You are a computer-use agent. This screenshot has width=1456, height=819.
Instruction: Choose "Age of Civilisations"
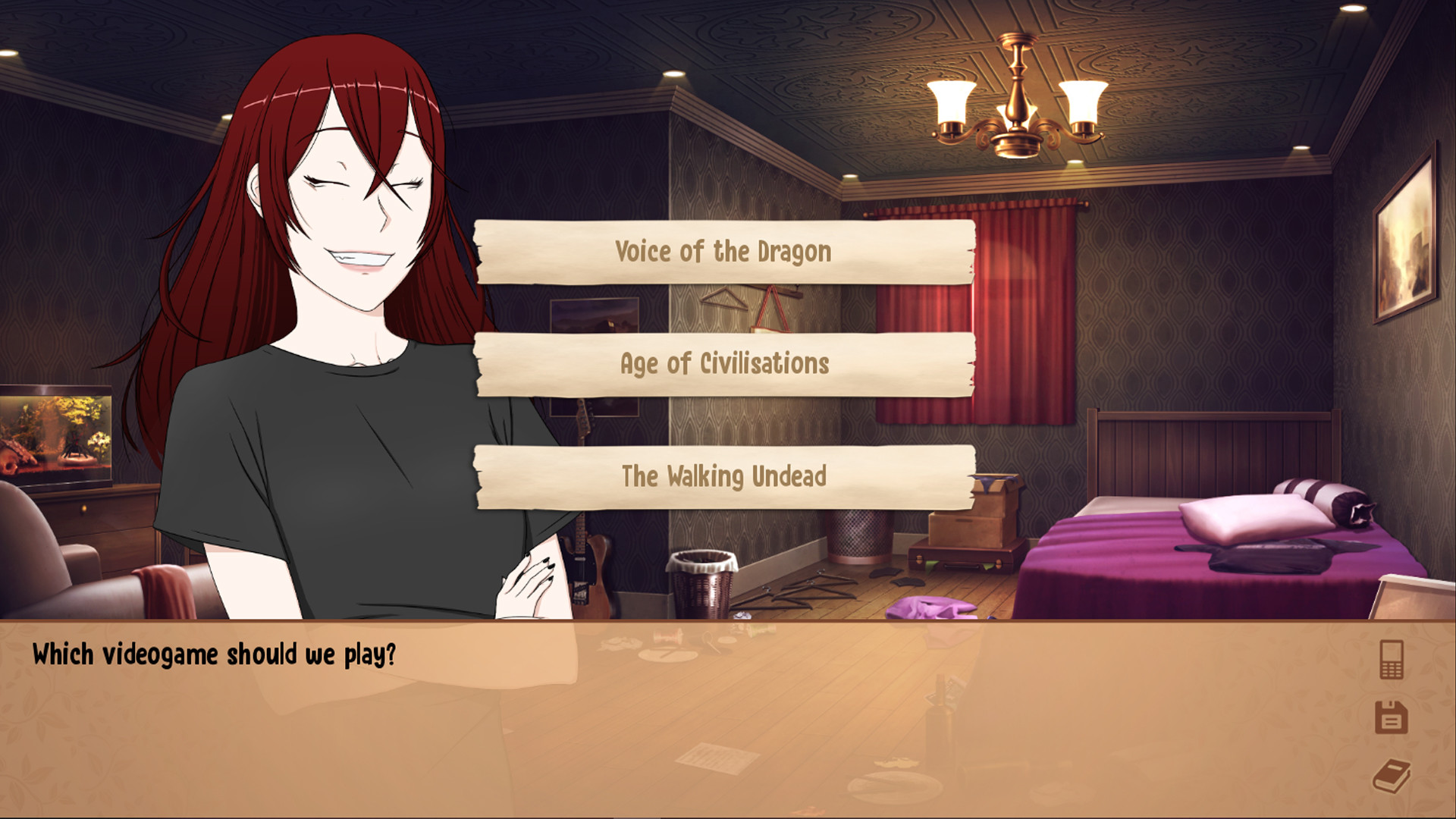[x=723, y=363]
